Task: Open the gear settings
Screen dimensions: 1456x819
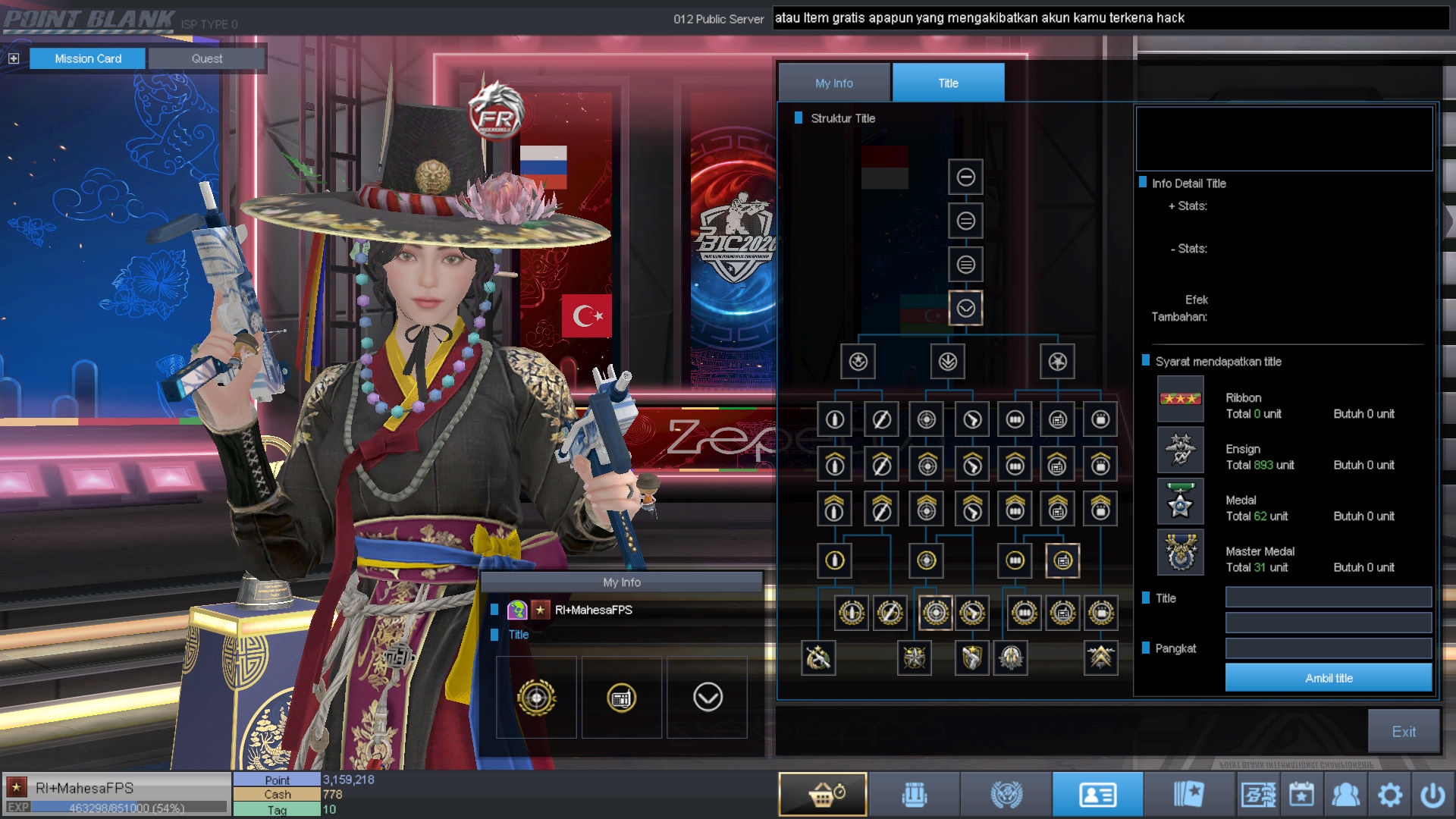Action: click(1389, 795)
